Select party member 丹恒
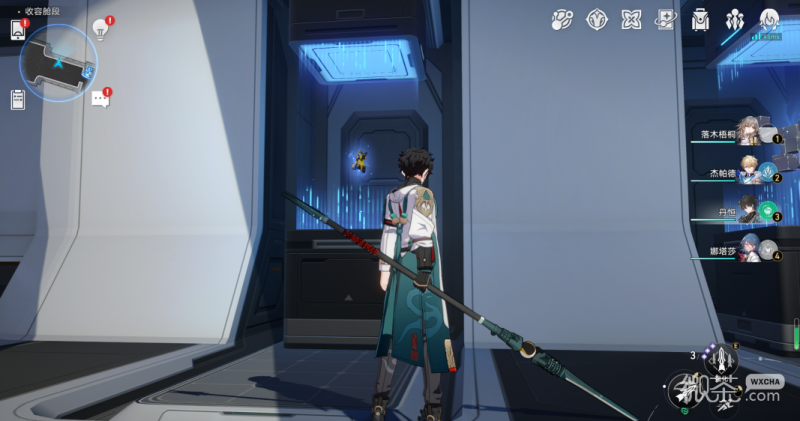The width and height of the screenshot is (800, 421). tap(745, 212)
